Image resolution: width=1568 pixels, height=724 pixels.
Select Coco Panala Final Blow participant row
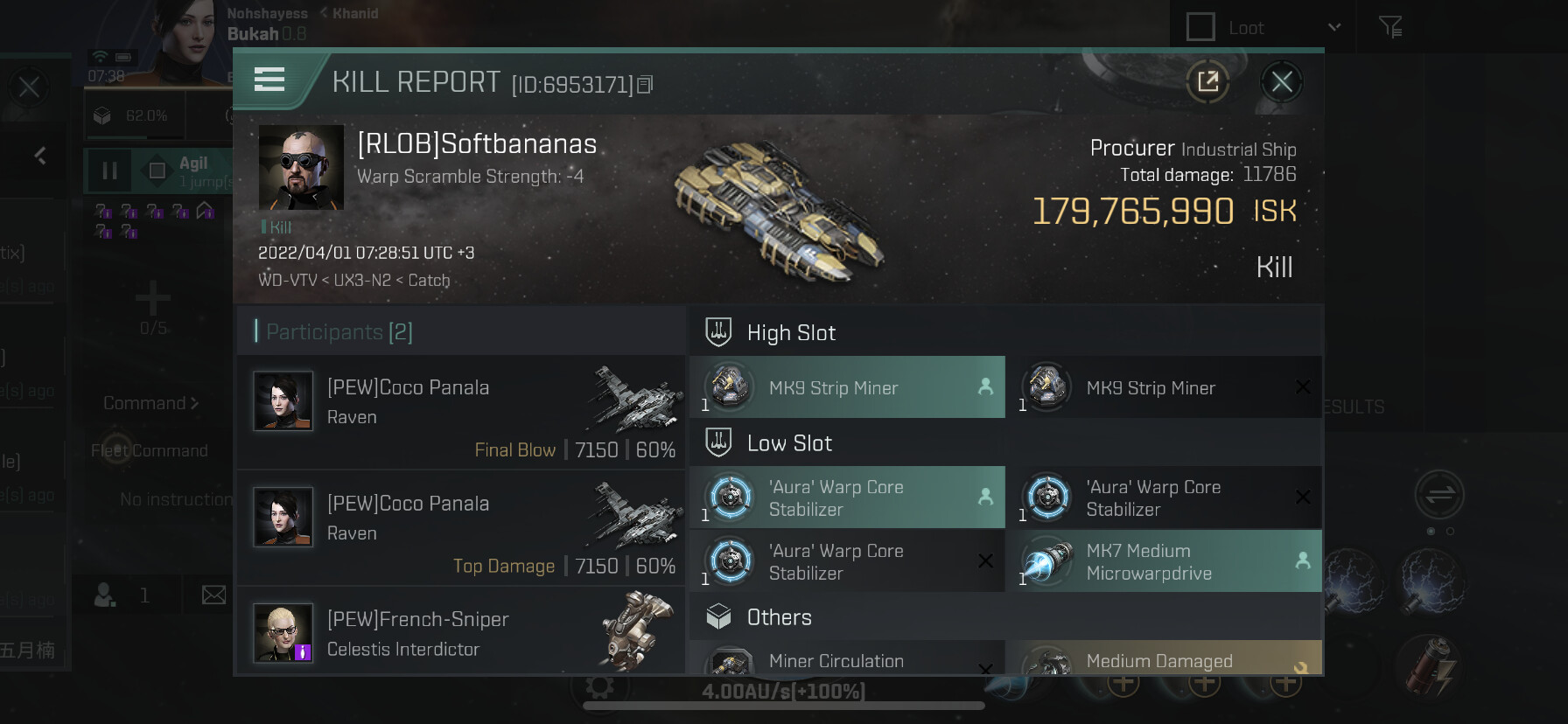tap(461, 412)
